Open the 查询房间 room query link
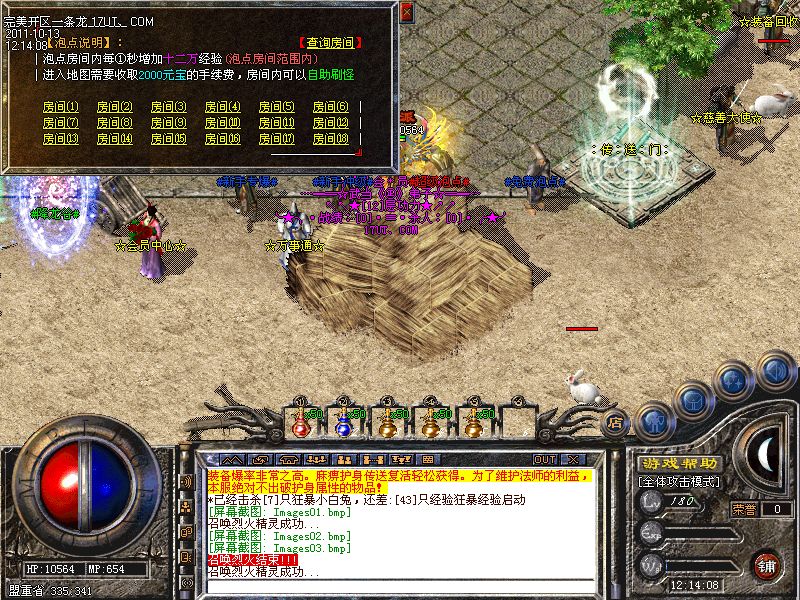 click(x=331, y=43)
